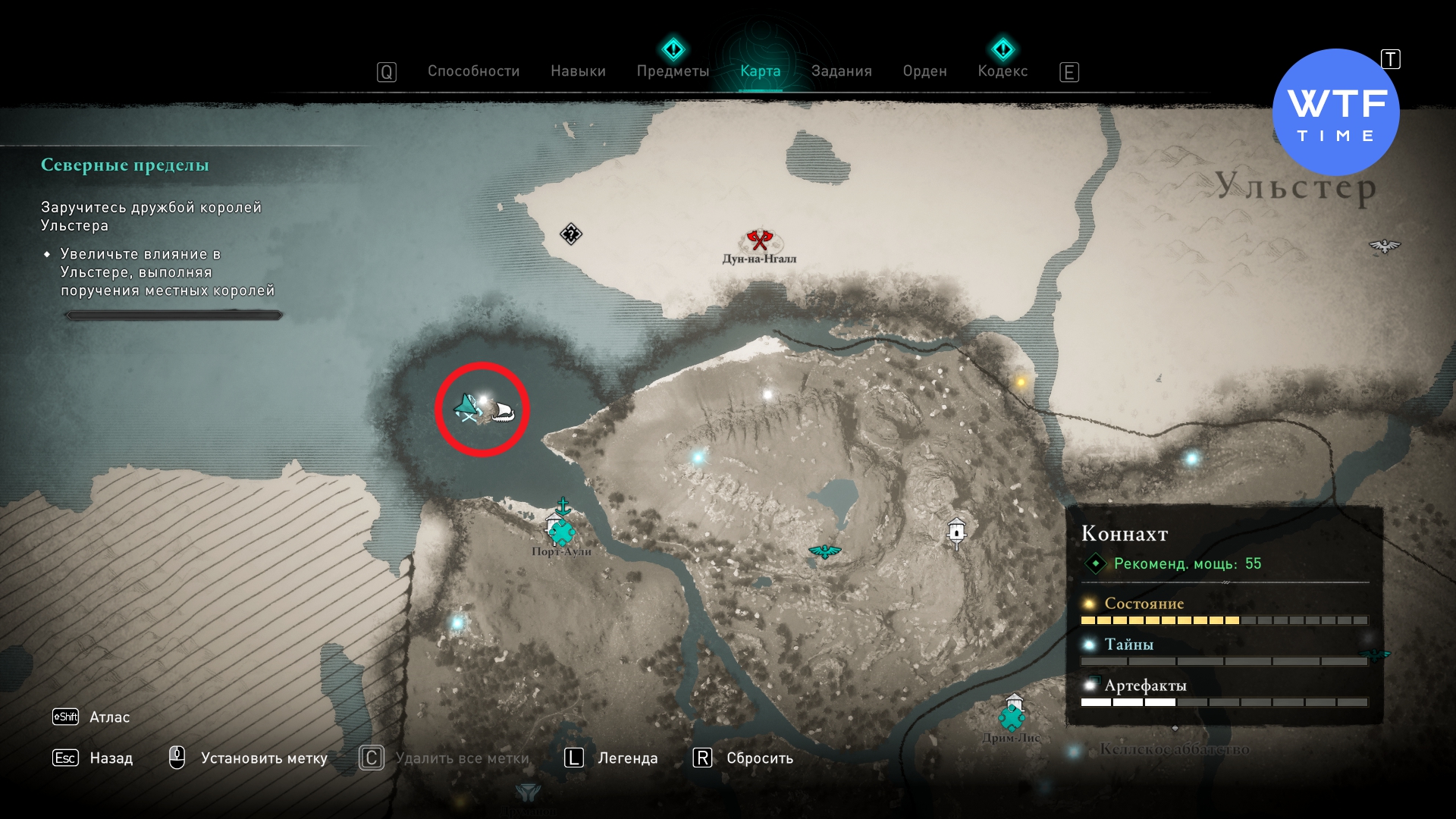
Task: Click the WTF Time channel logo
Action: [1335, 113]
